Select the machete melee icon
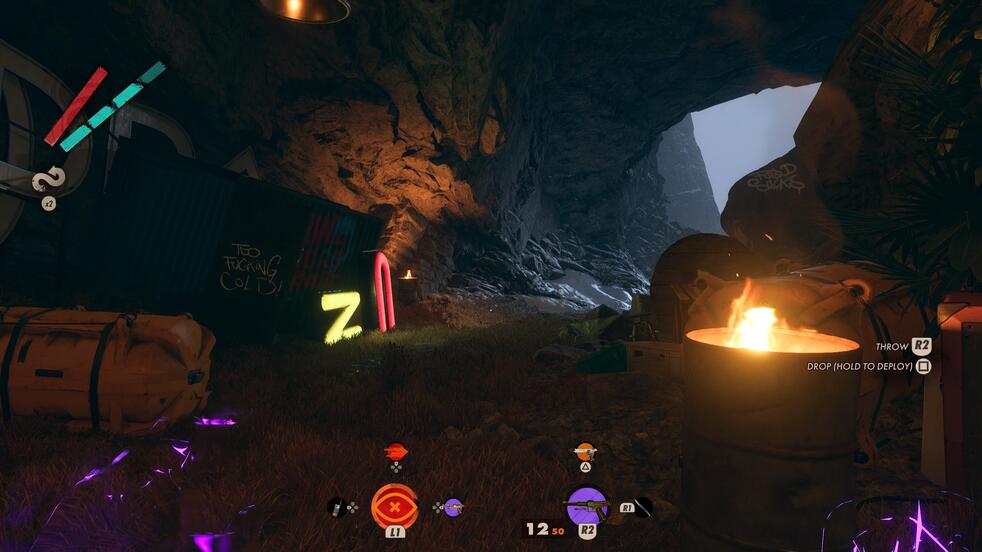This screenshot has height=552, width=982. pos(643,507)
